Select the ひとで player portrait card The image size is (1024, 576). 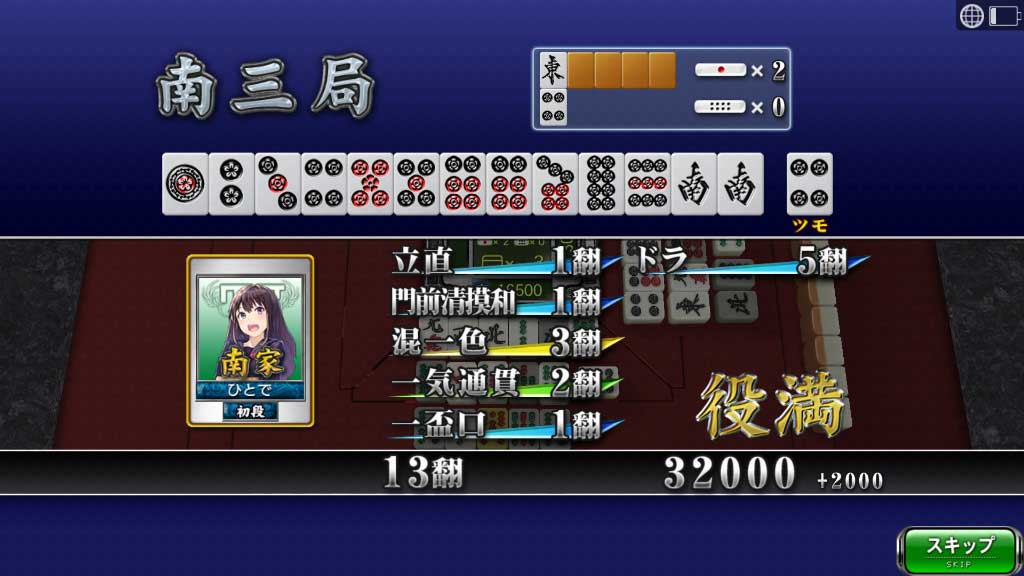[250, 340]
